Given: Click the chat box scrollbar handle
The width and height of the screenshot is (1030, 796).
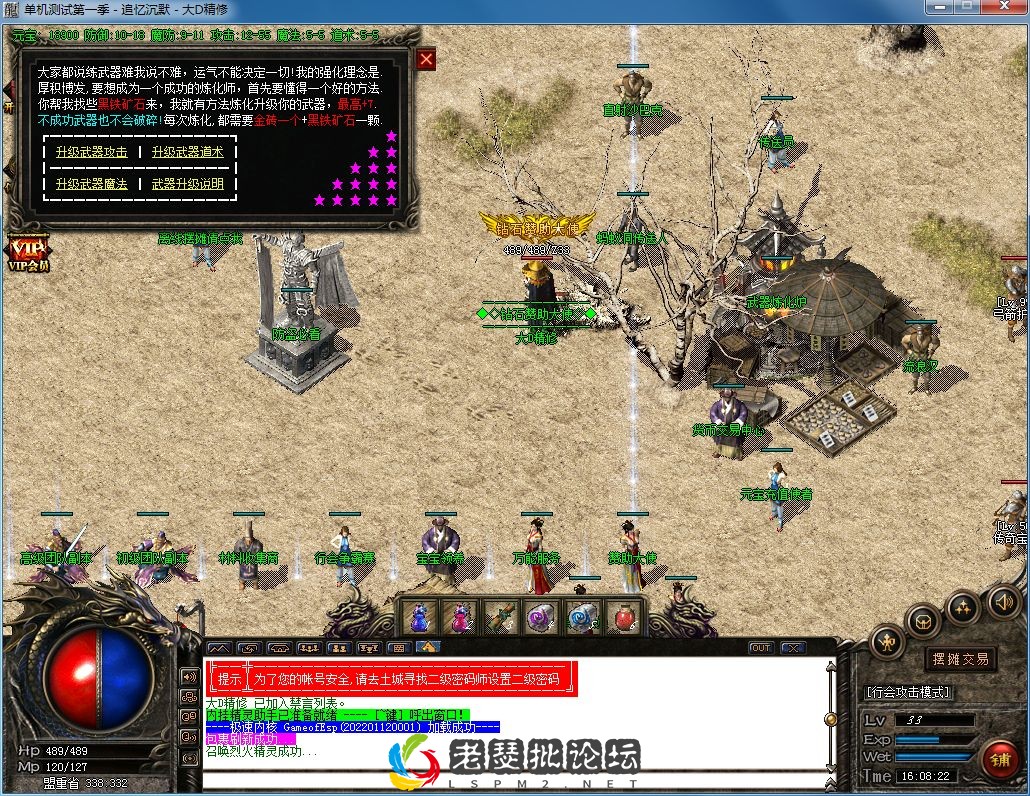Looking at the screenshot, I should (829, 718).
